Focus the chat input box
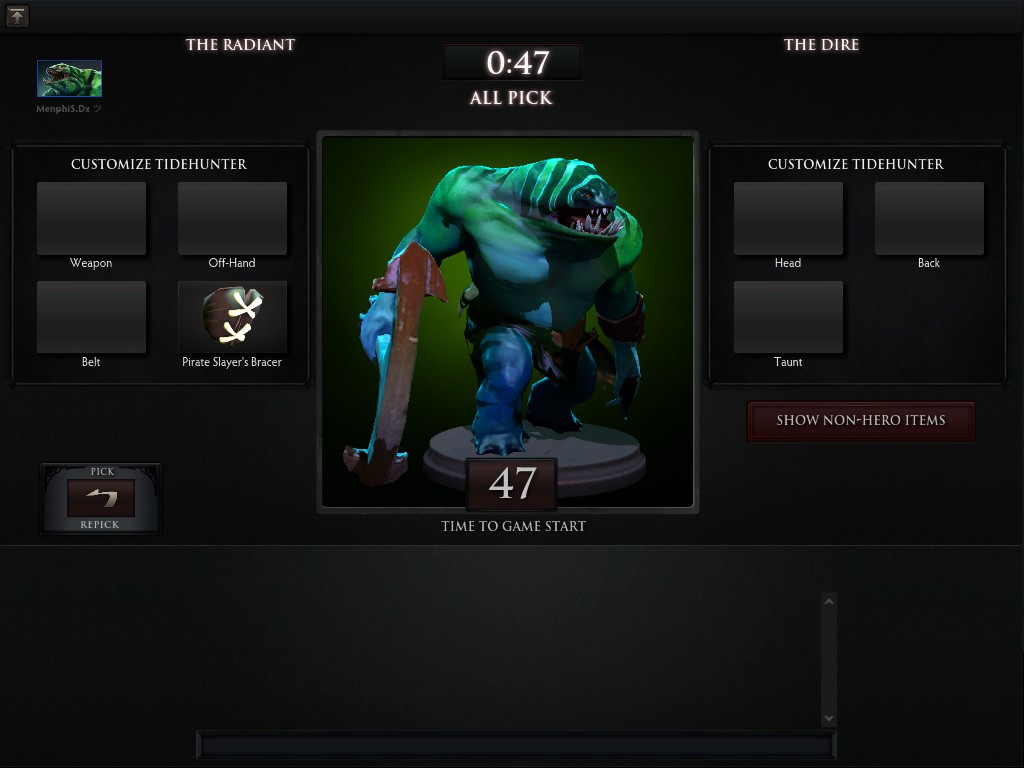The height and width of the screenshot is (768, 1024). 516,745
